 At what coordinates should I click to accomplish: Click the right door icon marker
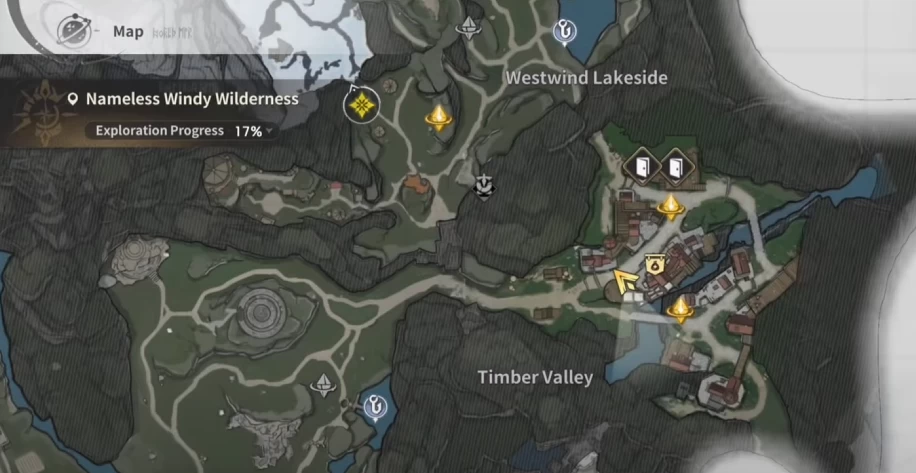pyautogui.click(x=675, y=166)
